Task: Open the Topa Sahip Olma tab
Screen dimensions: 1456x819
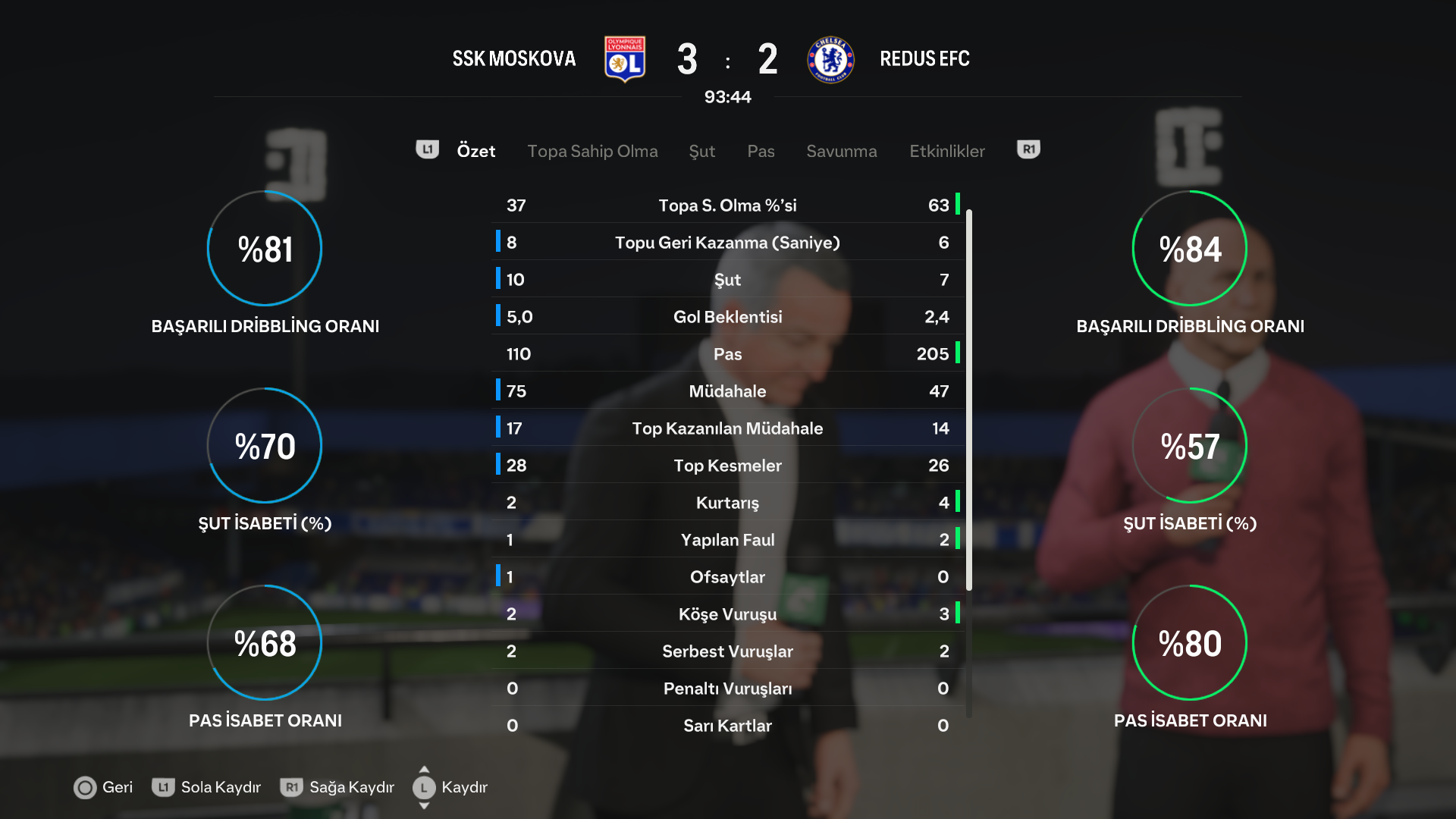Action: pos(592,151)
